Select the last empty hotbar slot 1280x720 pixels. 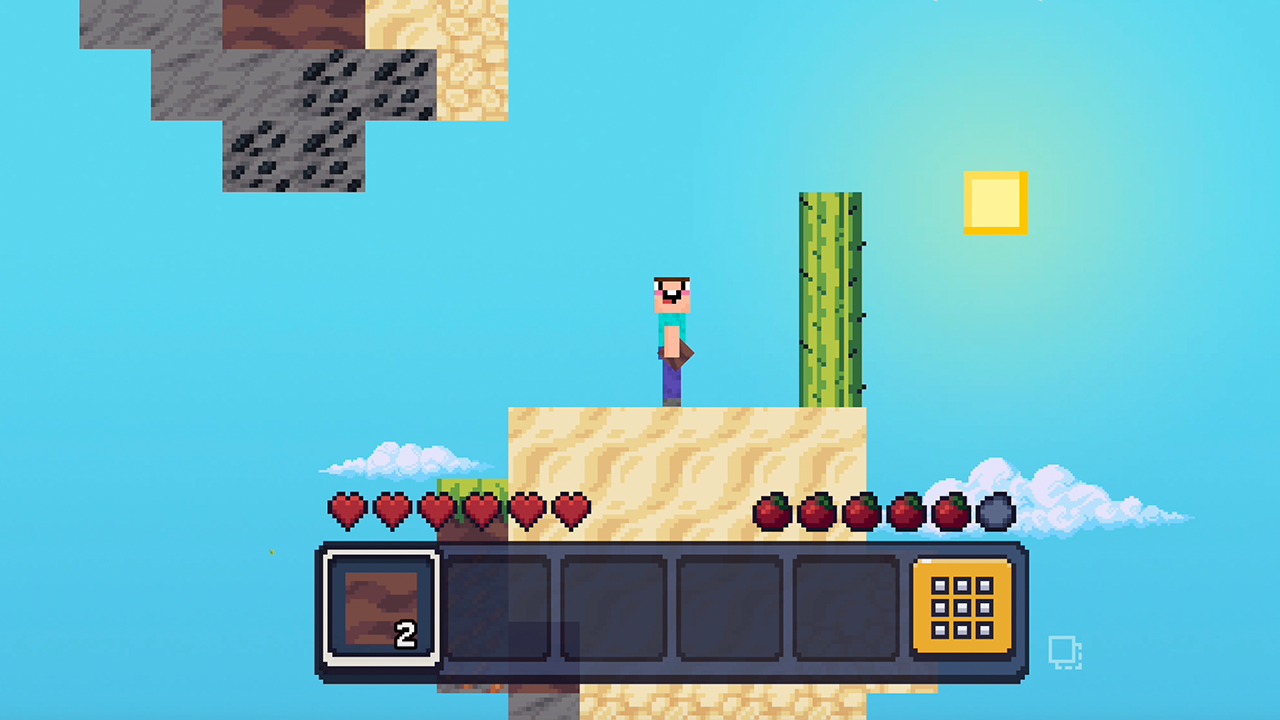pyautogui.click(x=845, y=606)
